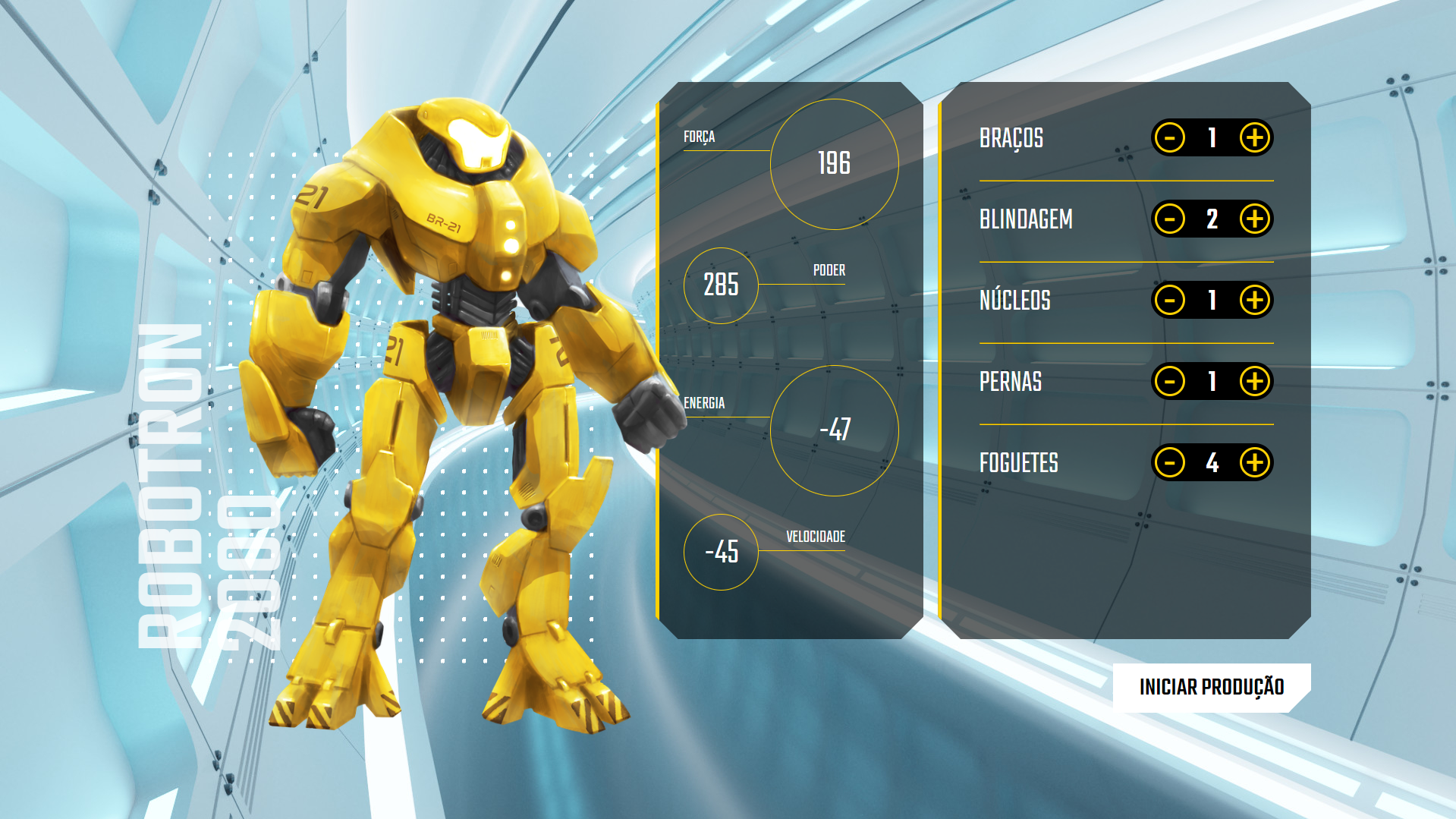This screenshot has width=1456, height=819.
Task: Select the Foguetes count field
Action: coord(1213,462)
